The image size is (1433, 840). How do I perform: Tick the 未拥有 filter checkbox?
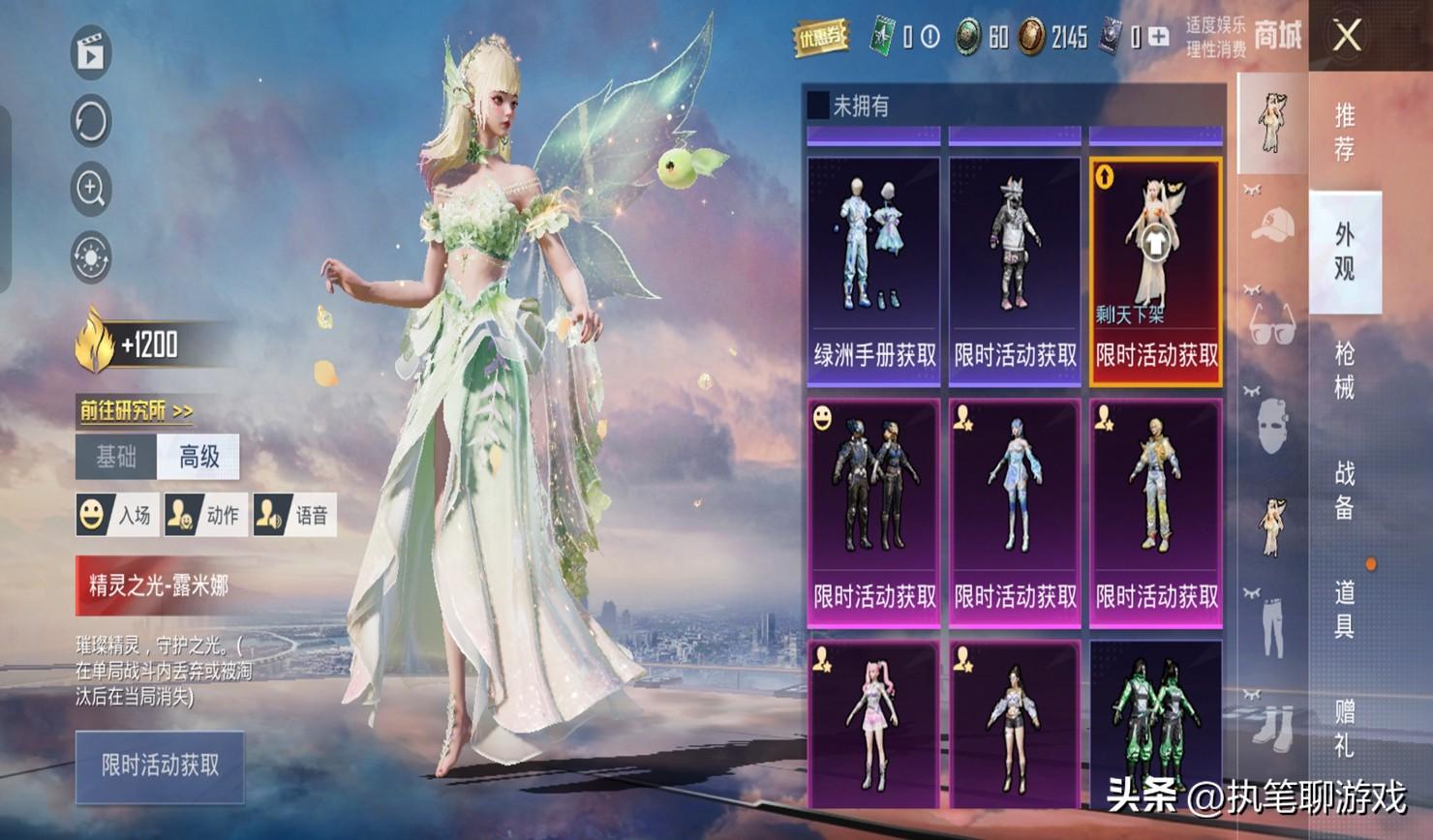pyautogui.click(x=818, y=105)
